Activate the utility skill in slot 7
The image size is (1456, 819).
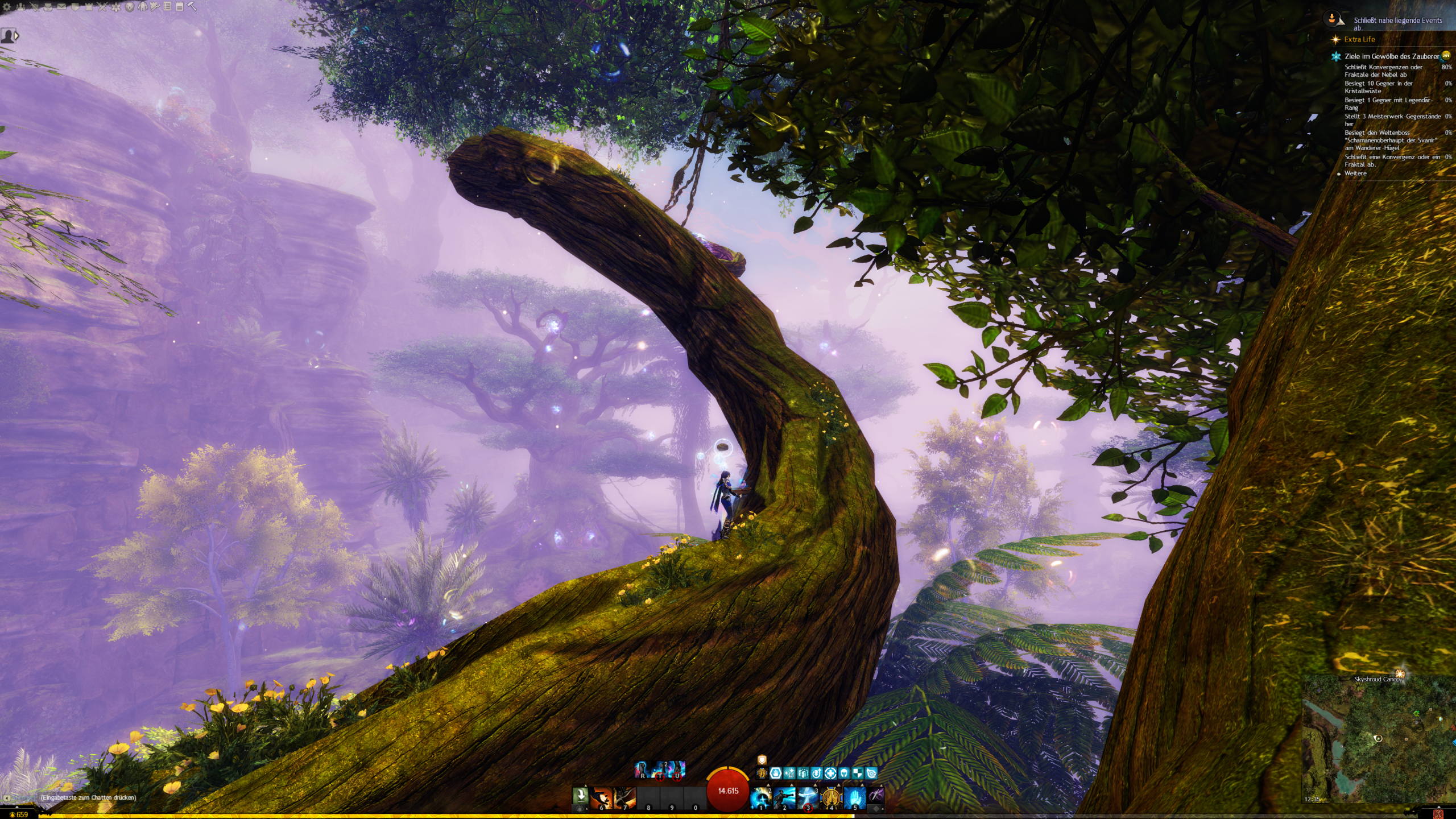(x=624, y=797)
